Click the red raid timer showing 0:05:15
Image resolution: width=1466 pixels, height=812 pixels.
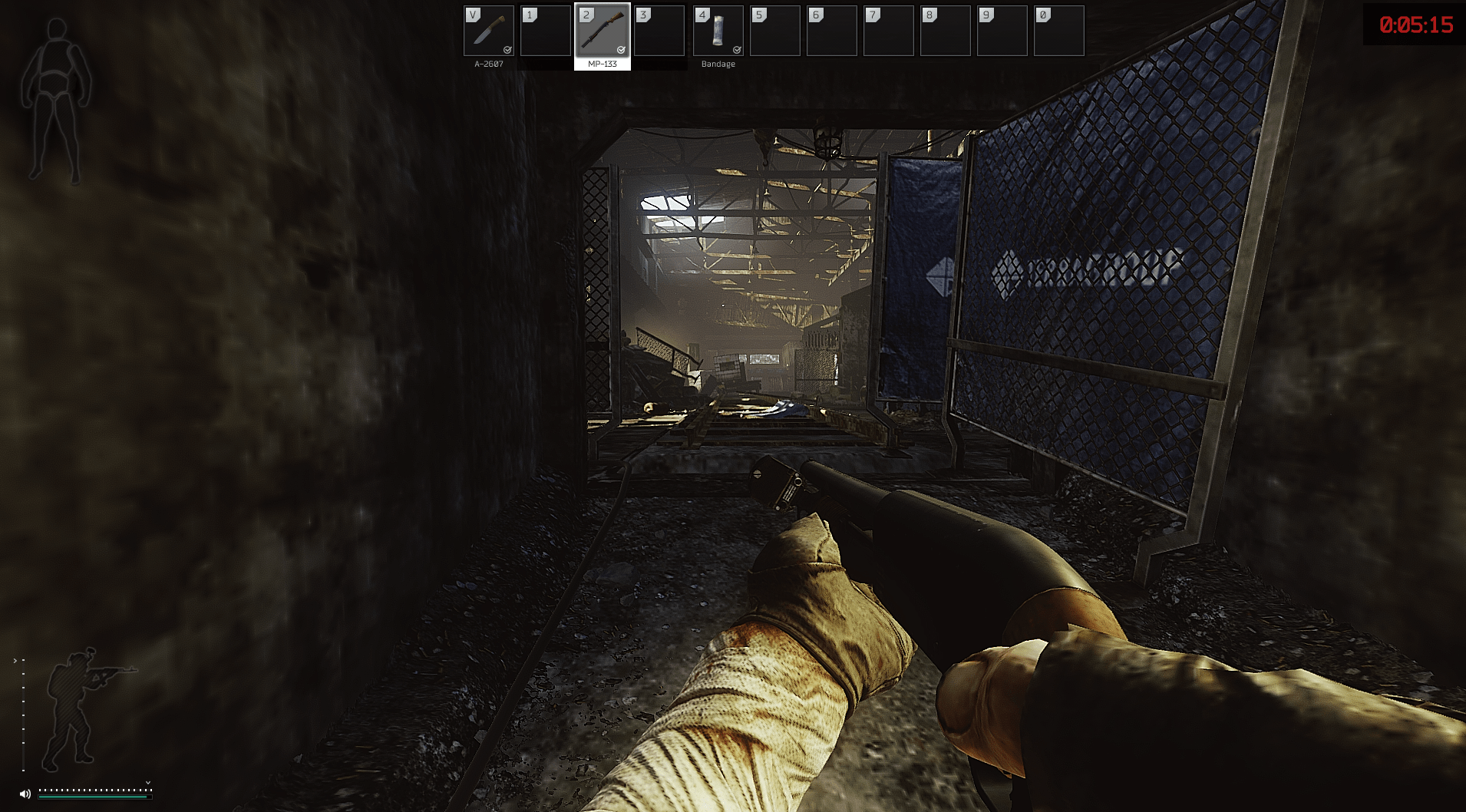pos(1416,25)
